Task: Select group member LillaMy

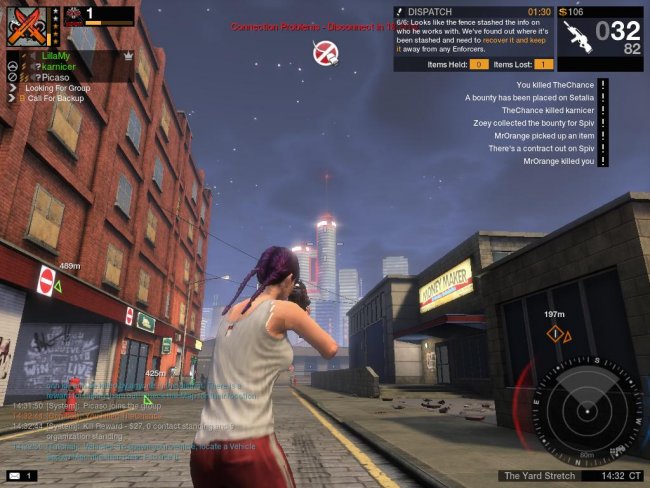Action: tap(58, 56)
